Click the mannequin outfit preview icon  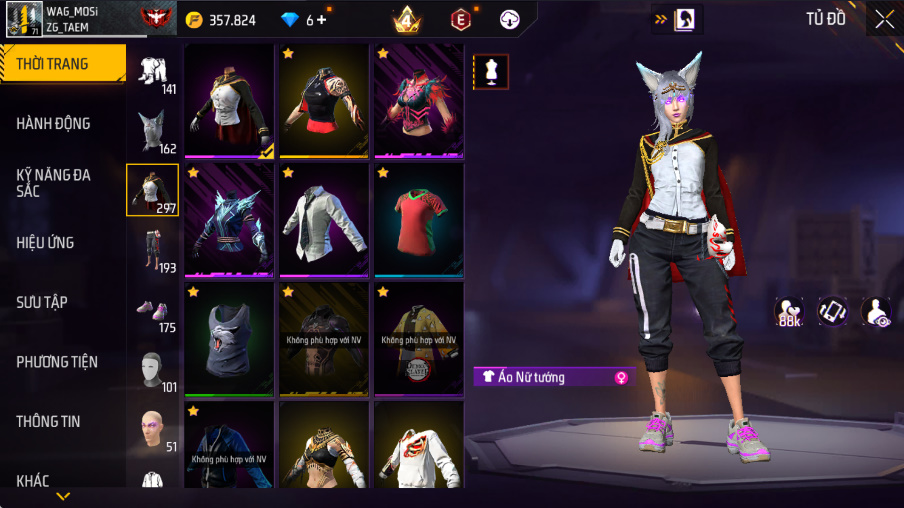[x=491, y=71]
